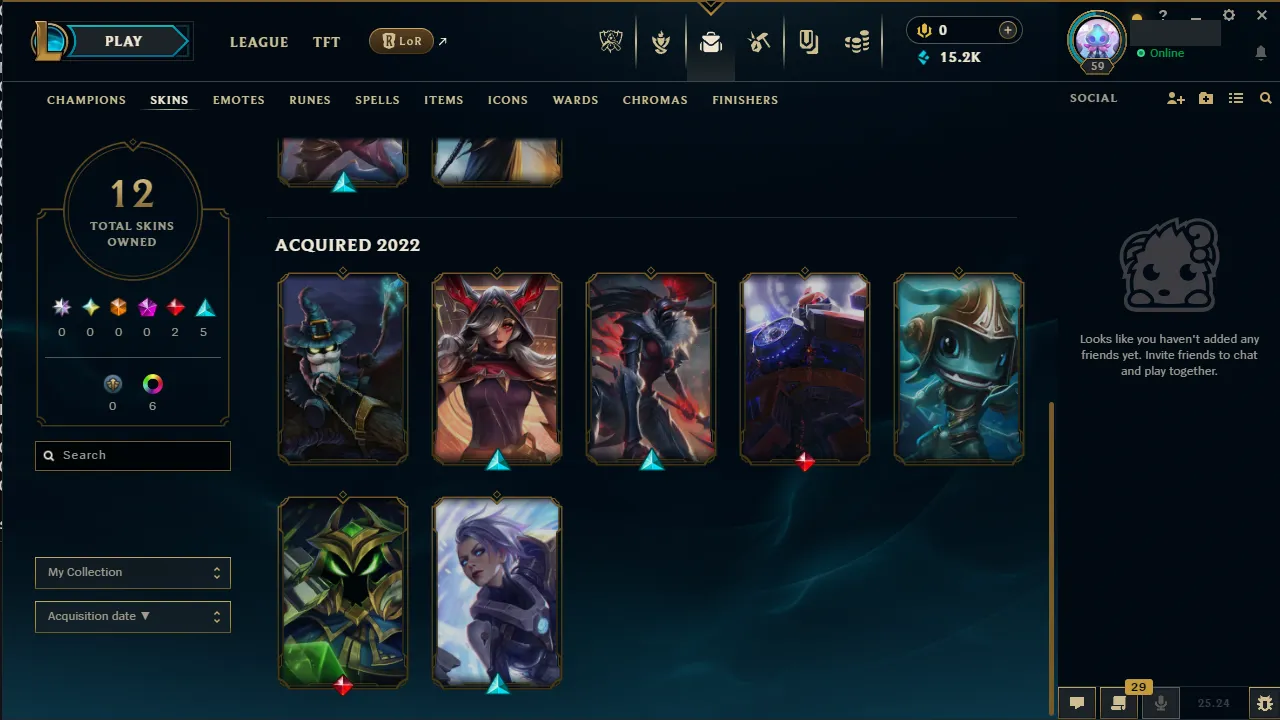Add Riot Points with the plus control

1007,30
